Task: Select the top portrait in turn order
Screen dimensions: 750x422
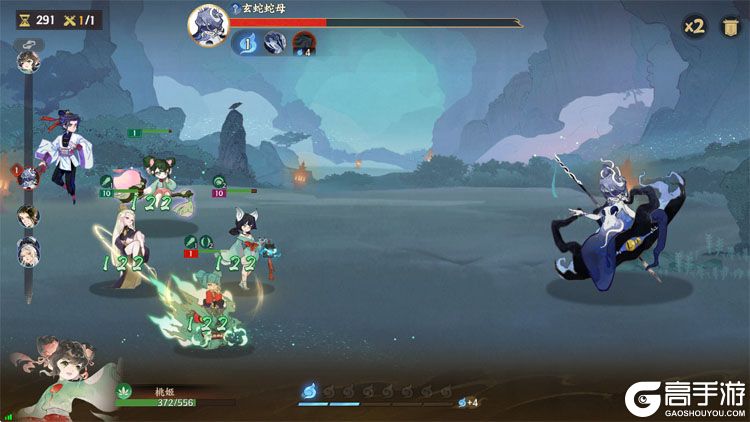Action: point(26,62)
